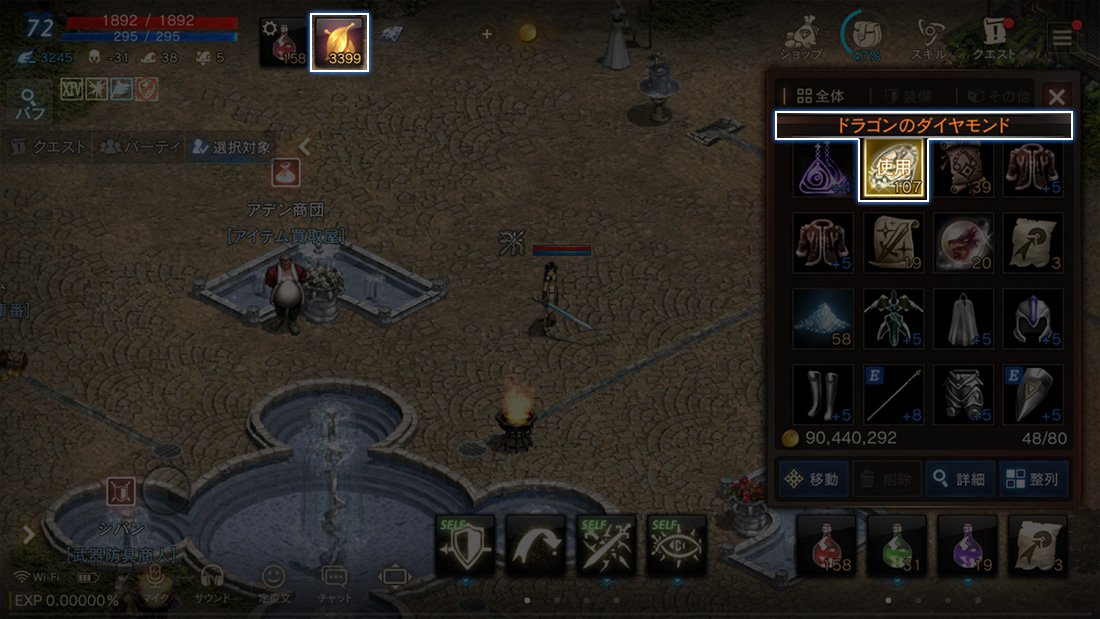Select the equipped spear slot

894,394
